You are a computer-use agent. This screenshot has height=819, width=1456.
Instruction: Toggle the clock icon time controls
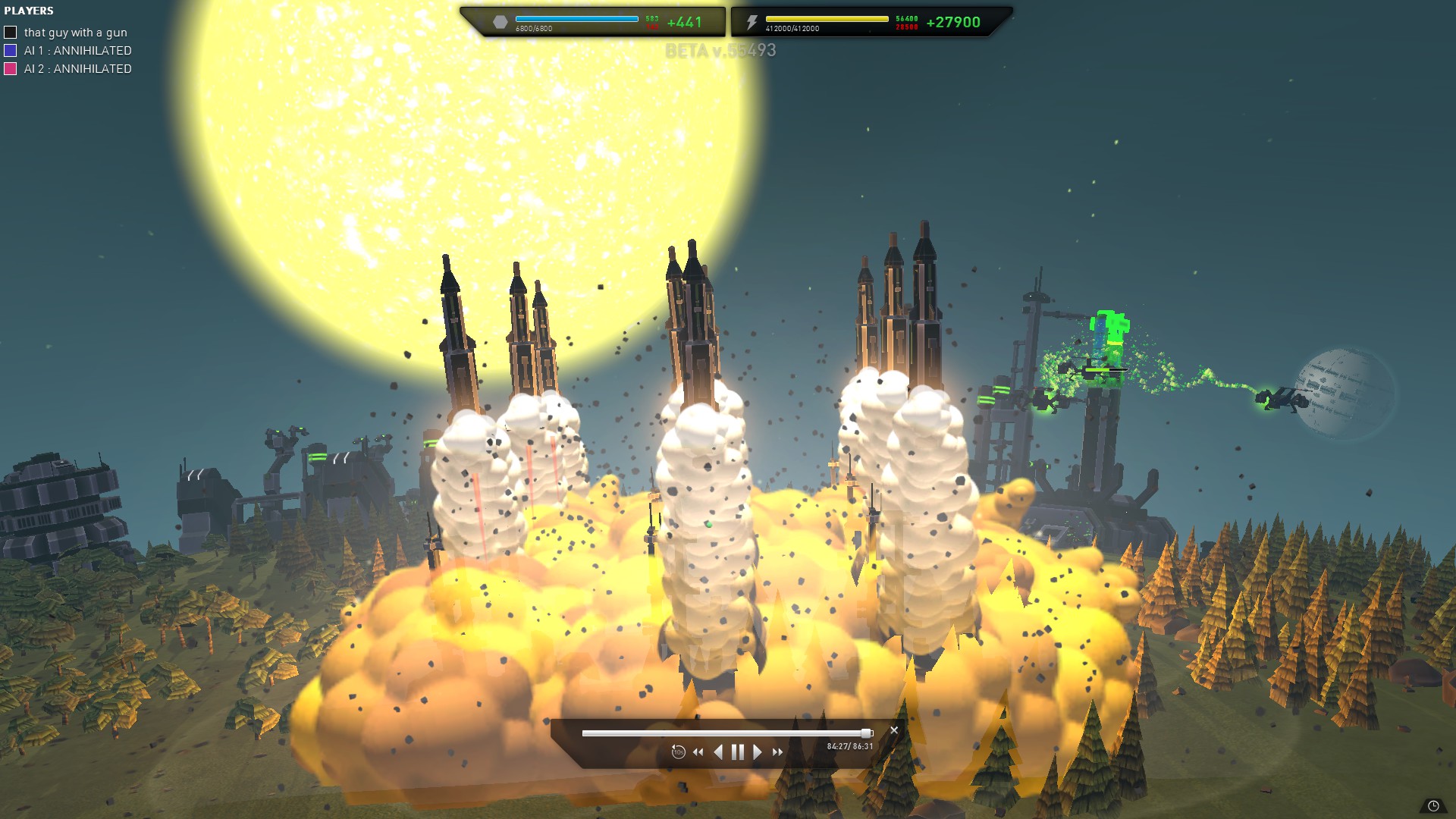click(1433, 806)
